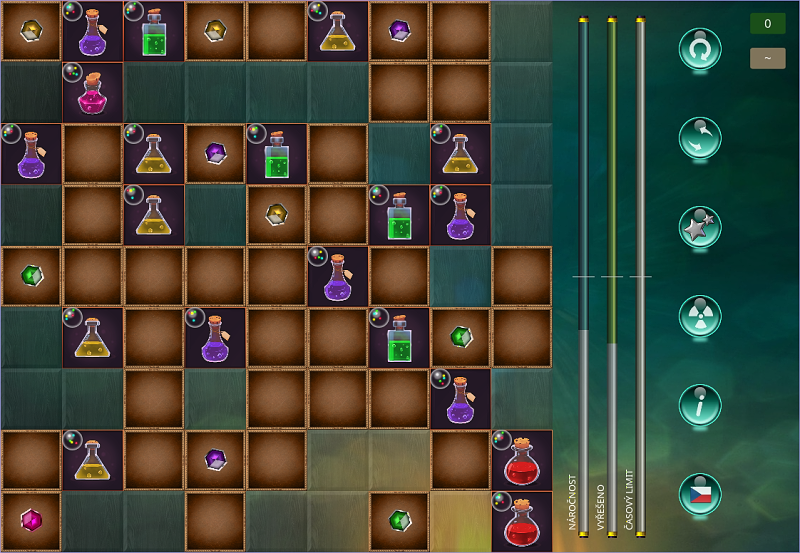Activate the radiation symbol button

pyautogui.click(x=700, y=316)
